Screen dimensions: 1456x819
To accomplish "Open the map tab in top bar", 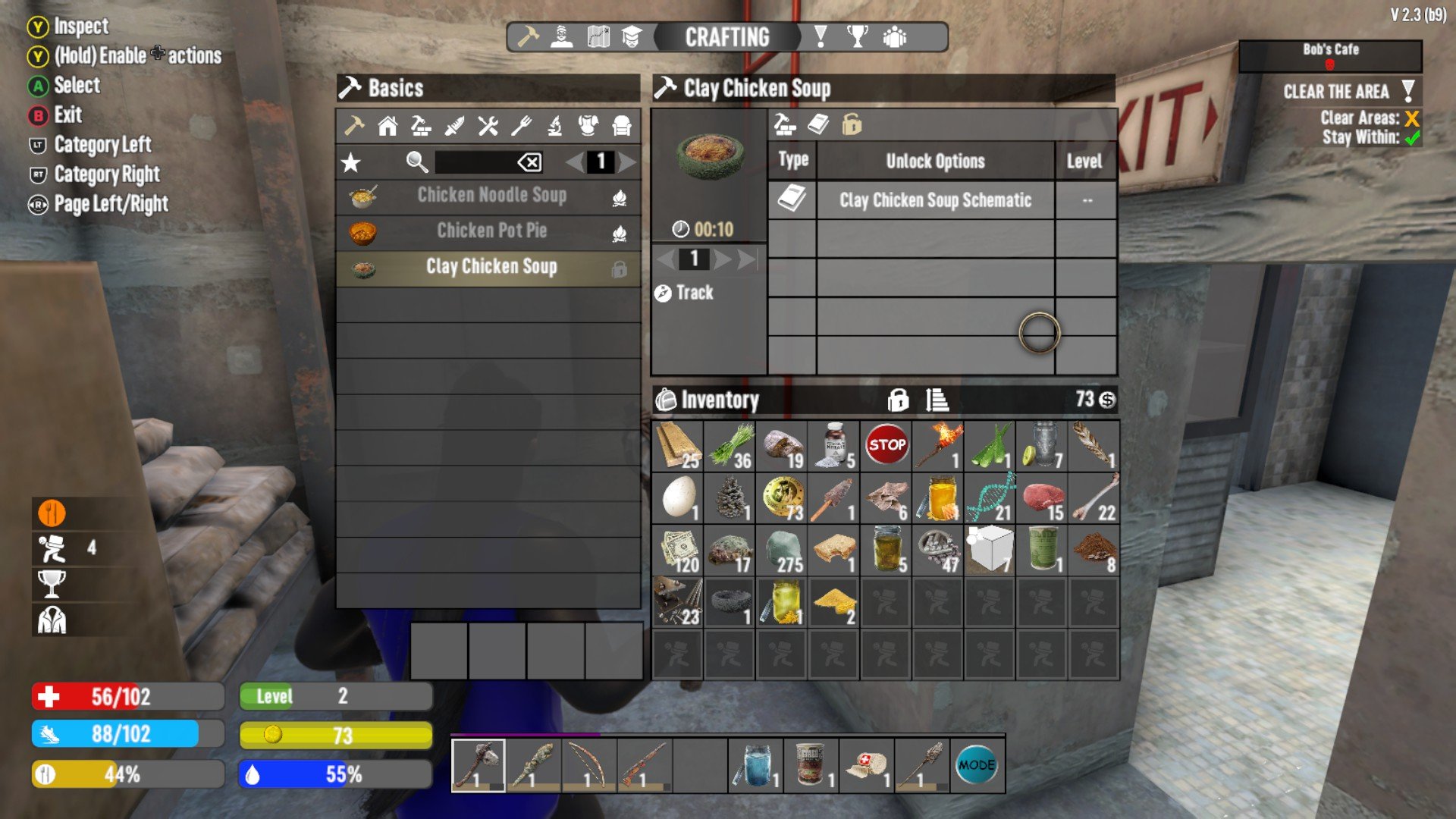I will (598, 37).
